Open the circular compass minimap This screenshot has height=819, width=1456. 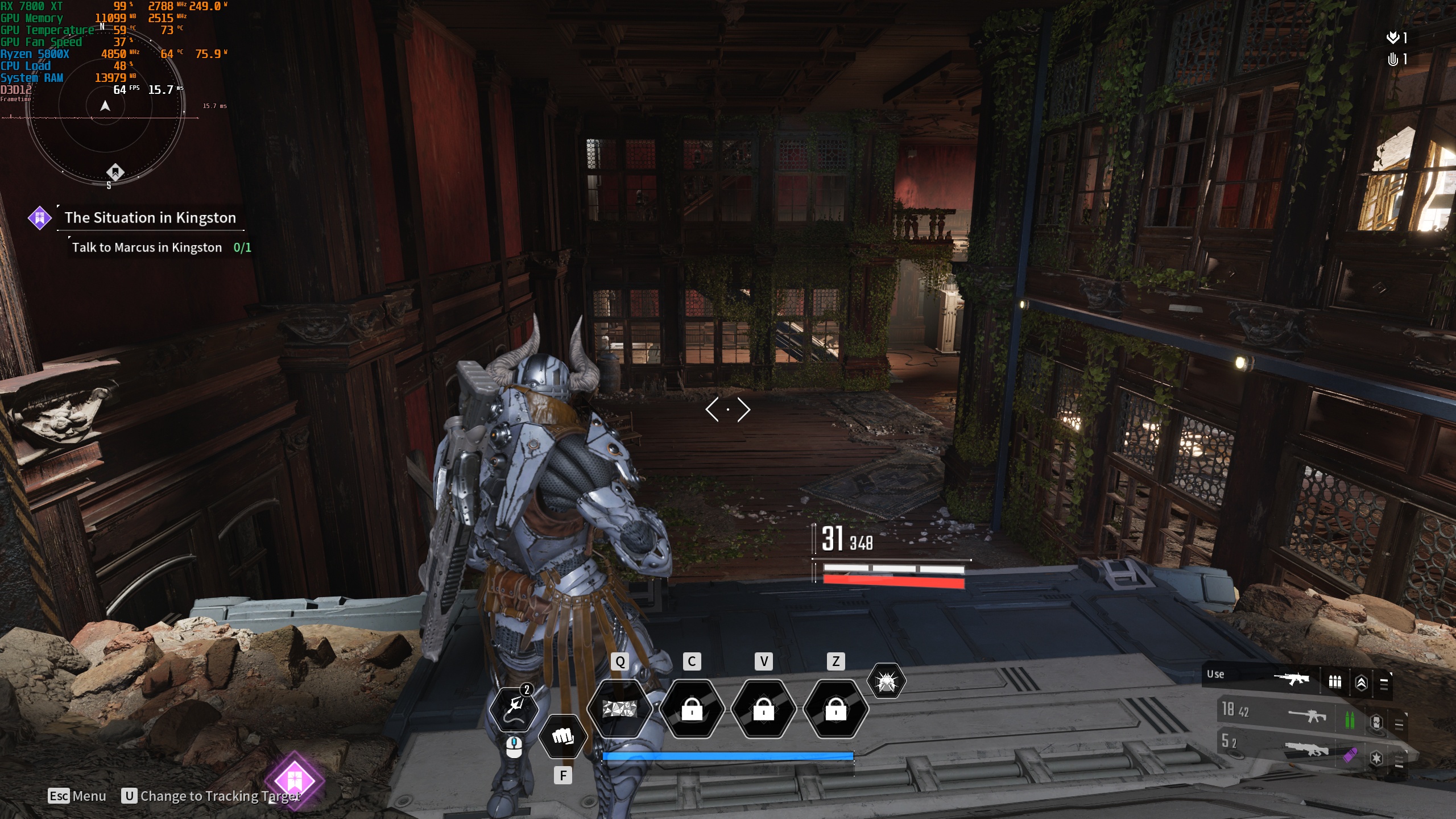click(106, 106)
